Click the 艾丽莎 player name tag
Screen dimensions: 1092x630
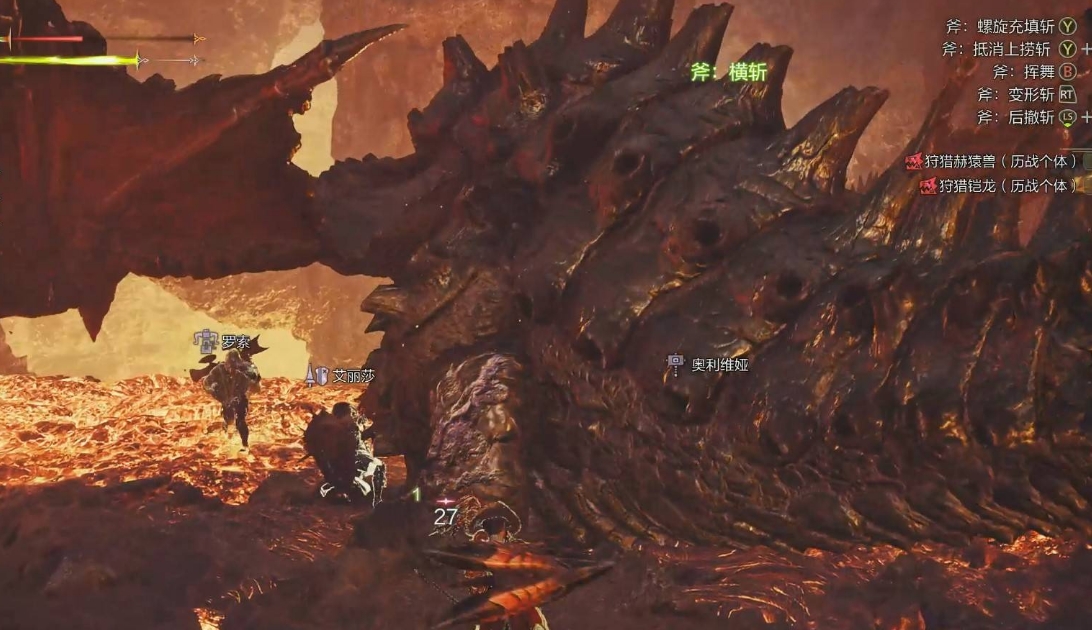point(353,376)
